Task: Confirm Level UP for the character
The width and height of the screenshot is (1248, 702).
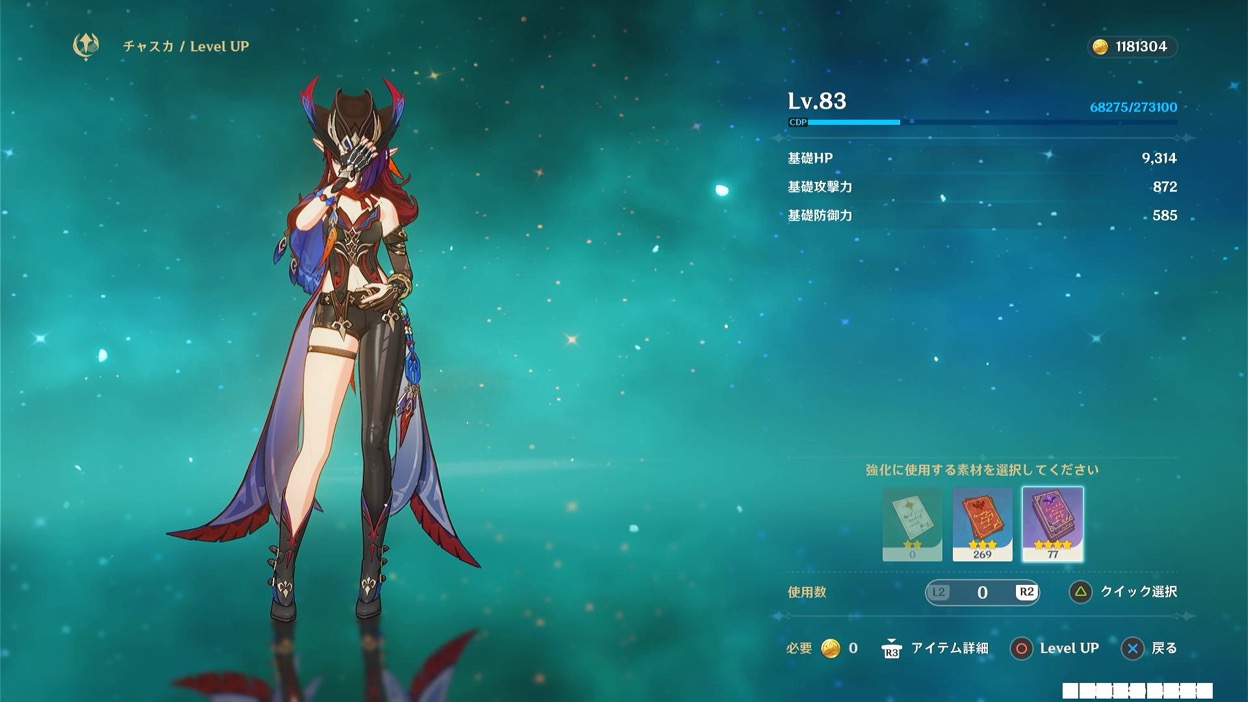Action: (1055, 648)
